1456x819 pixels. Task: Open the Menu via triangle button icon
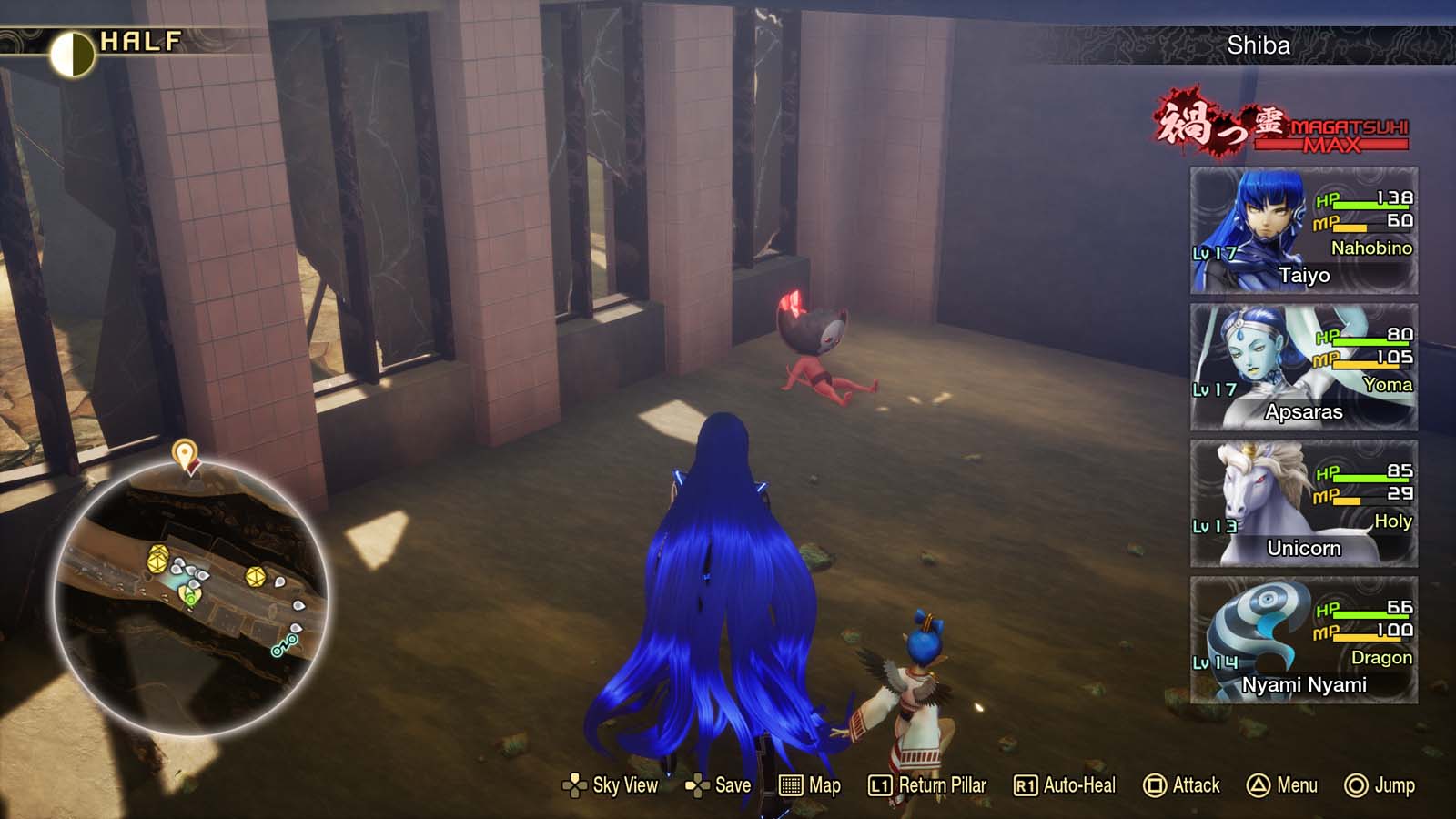click(1257, 784)
